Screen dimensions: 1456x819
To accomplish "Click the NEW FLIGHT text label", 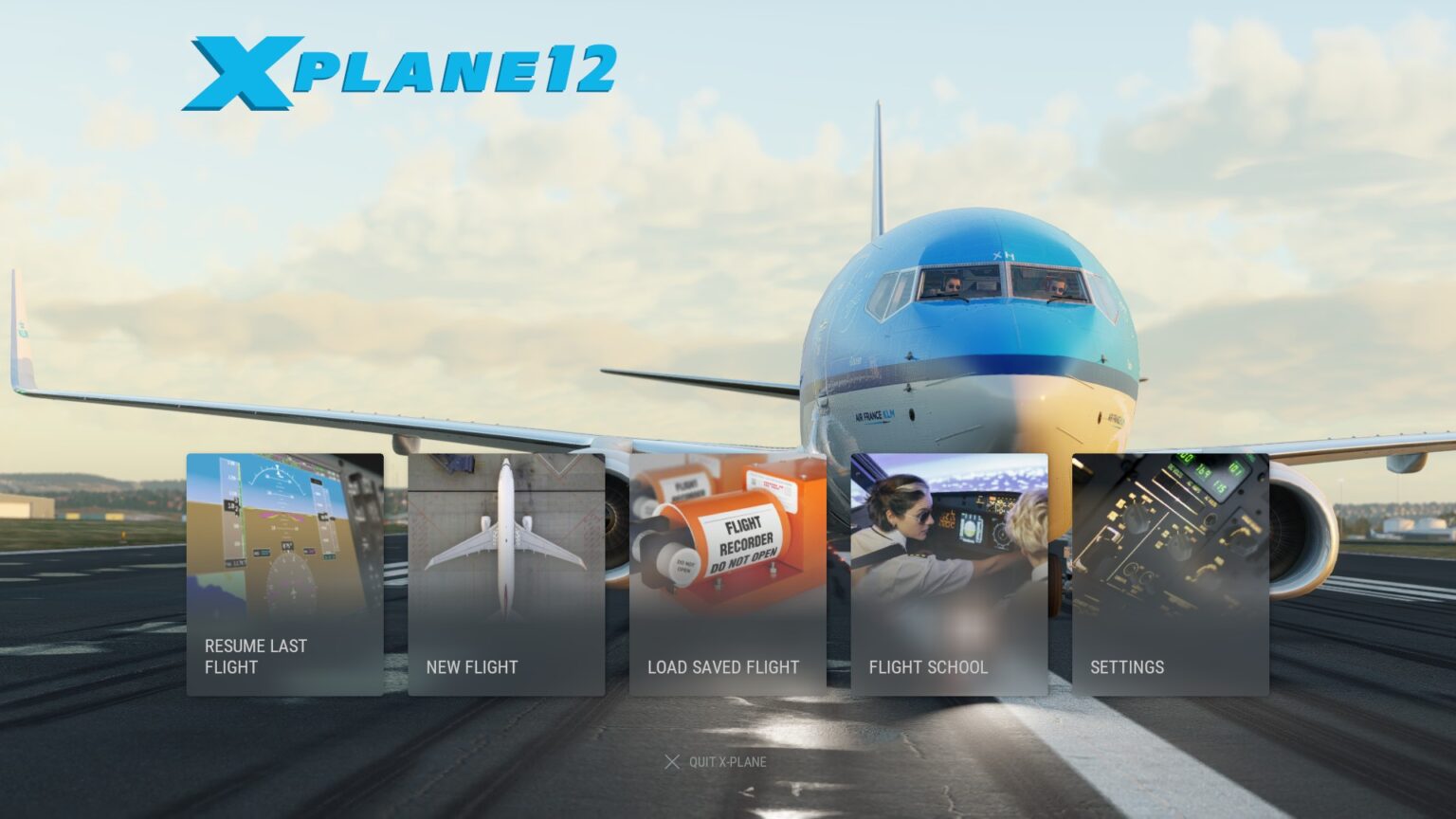I will pos(471,667).
